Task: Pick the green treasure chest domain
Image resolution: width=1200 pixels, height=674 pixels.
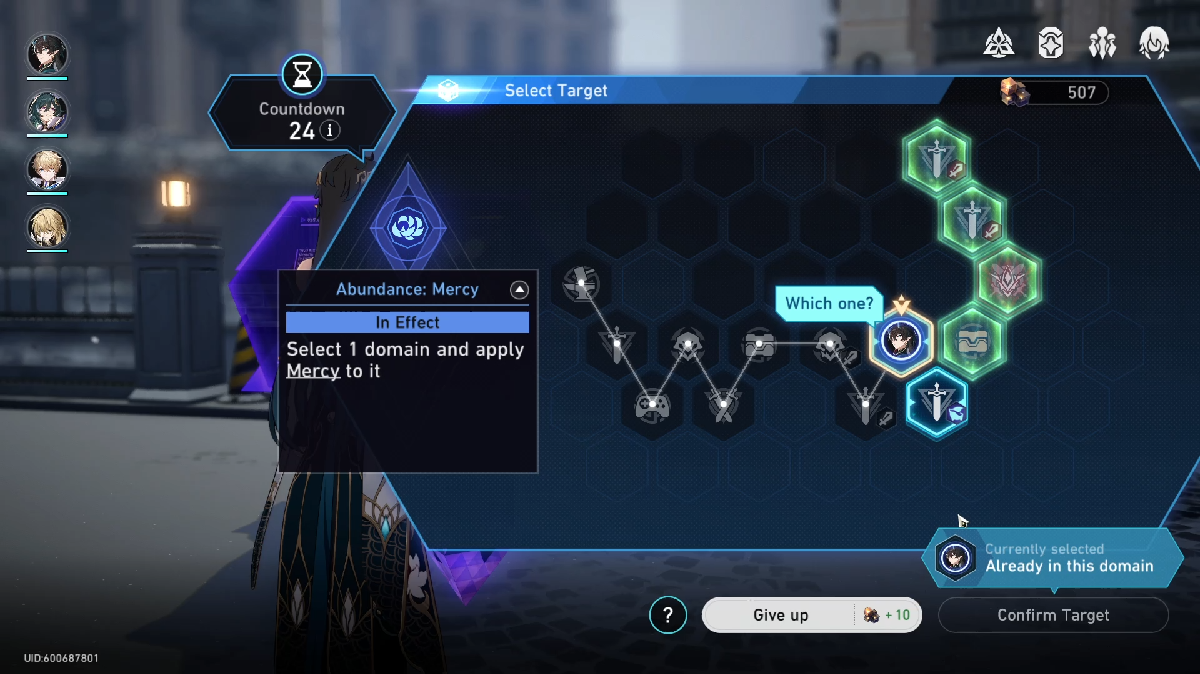Action: tap(972, 340)
